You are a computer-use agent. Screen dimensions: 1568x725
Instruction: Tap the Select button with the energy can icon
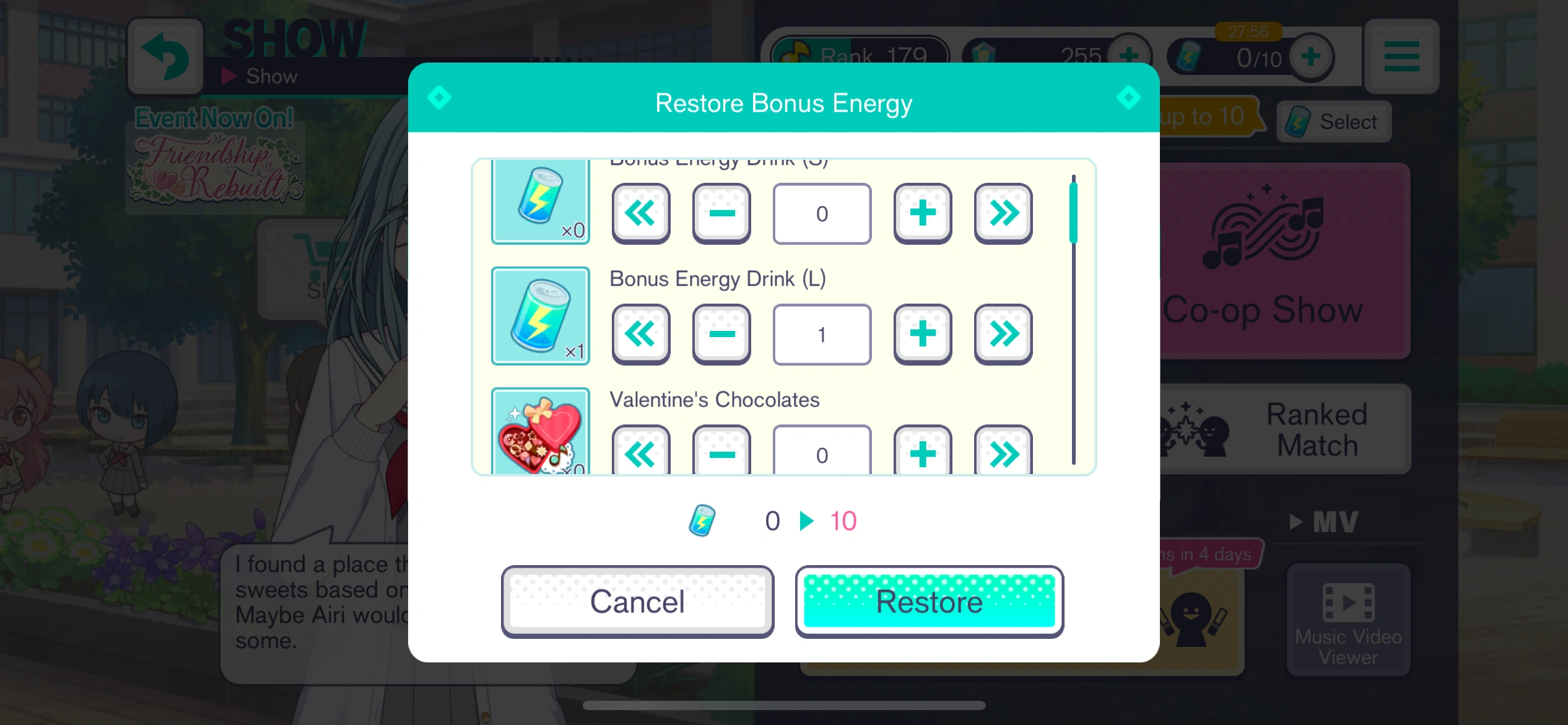[x=1334, y=121]
